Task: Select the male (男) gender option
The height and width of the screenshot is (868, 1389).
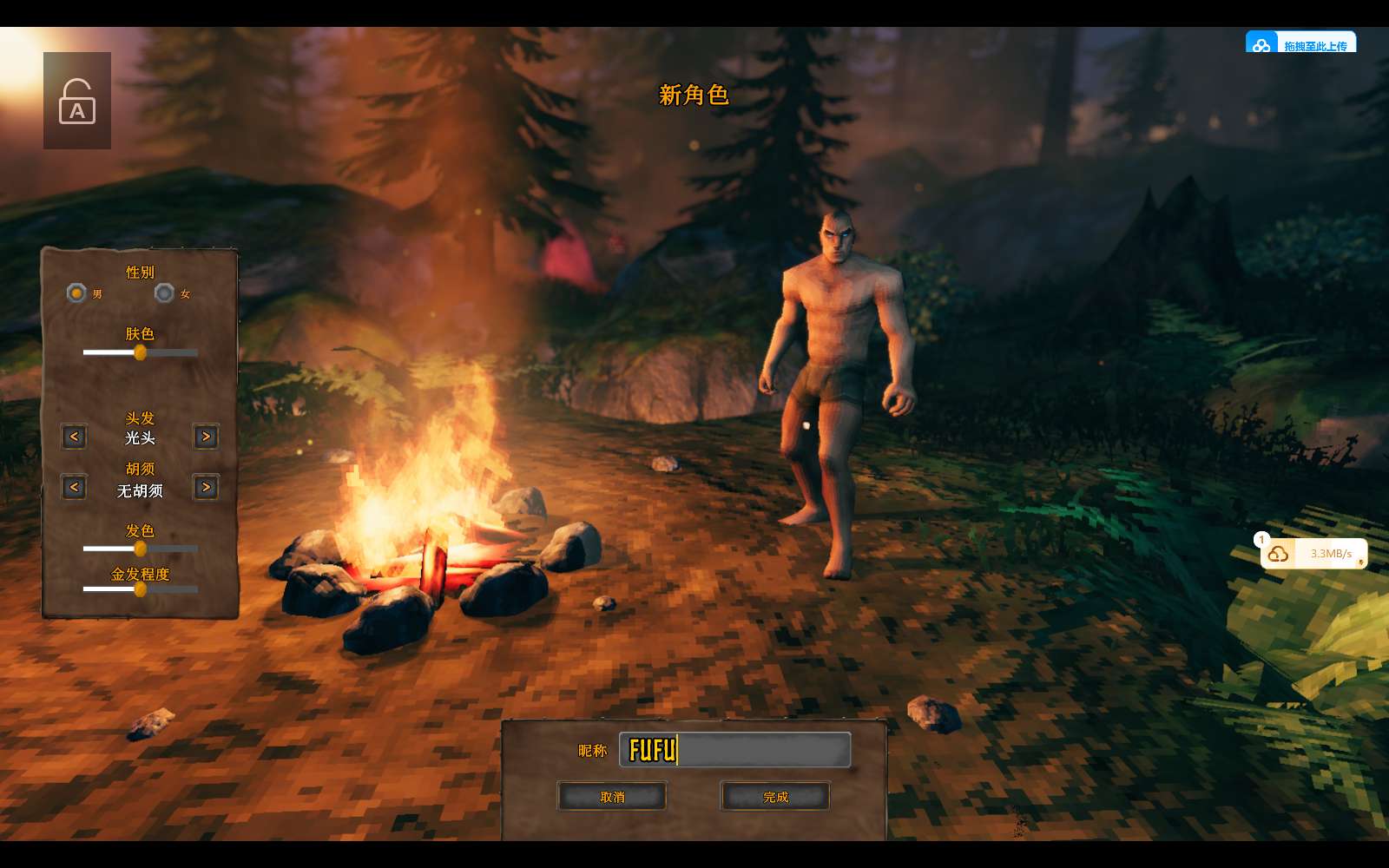Action: click(77, 293)
